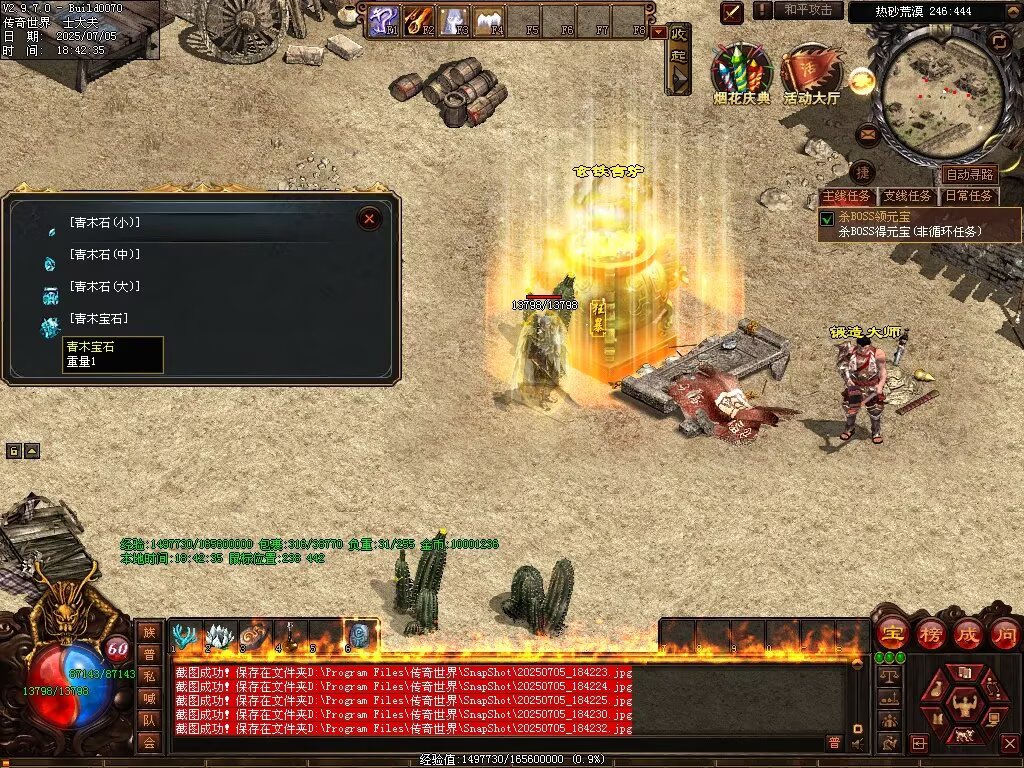Switch to the 支线任务 side quest tab
The width and height of the screenshot is (1024, 768).
tap(908, 196)
